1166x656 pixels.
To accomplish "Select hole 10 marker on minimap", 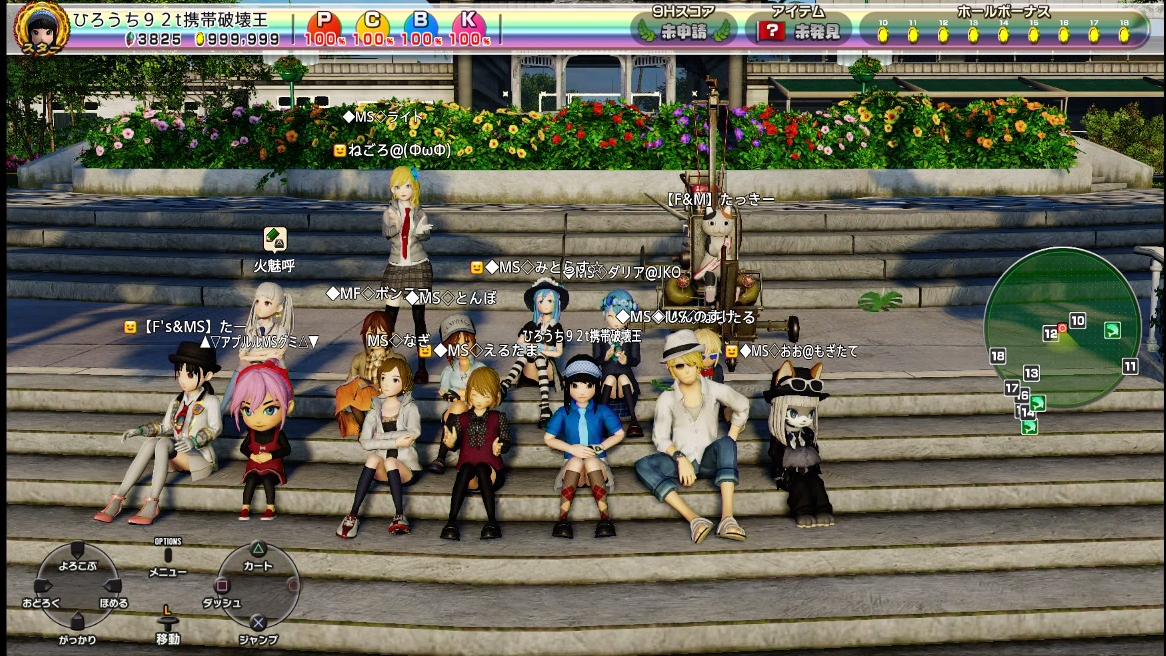I will tap(1077, 320).
